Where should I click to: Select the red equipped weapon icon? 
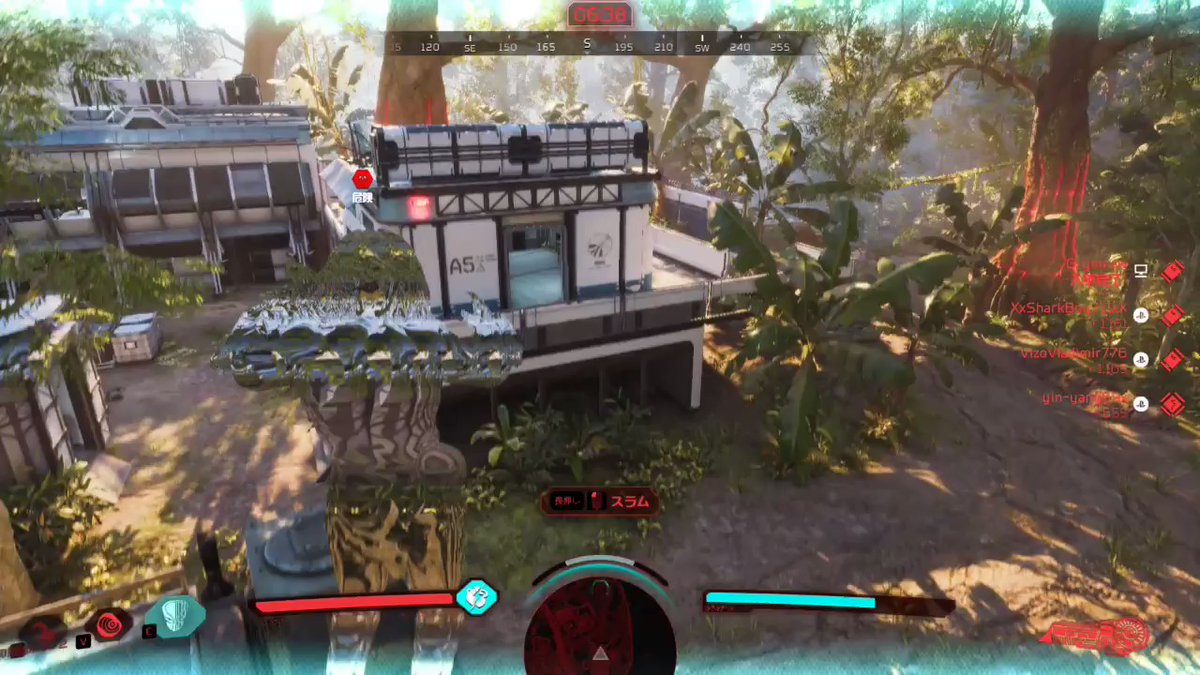(1097, 634)
